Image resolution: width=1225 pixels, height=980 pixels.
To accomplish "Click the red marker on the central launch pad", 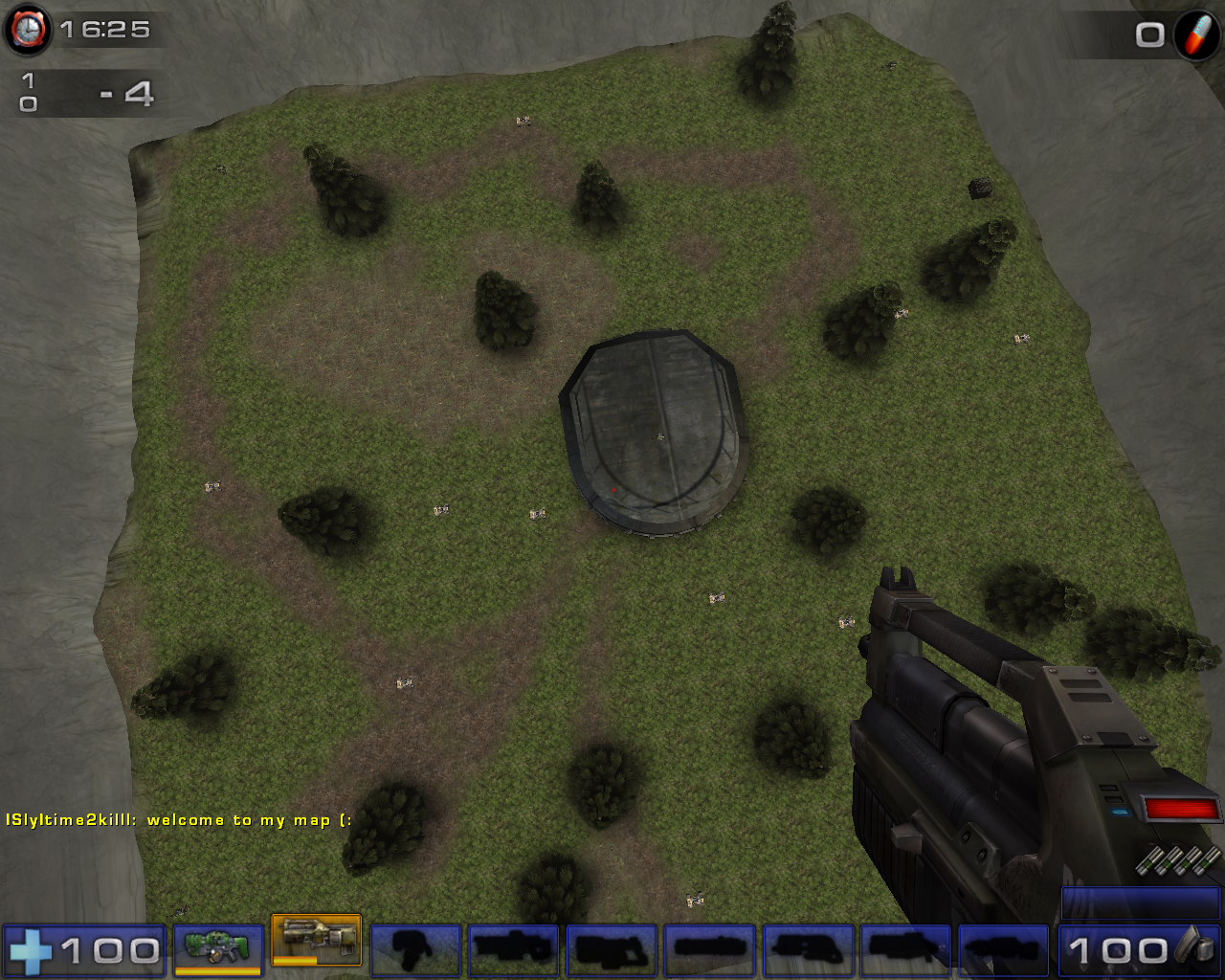I will point(613,490).
